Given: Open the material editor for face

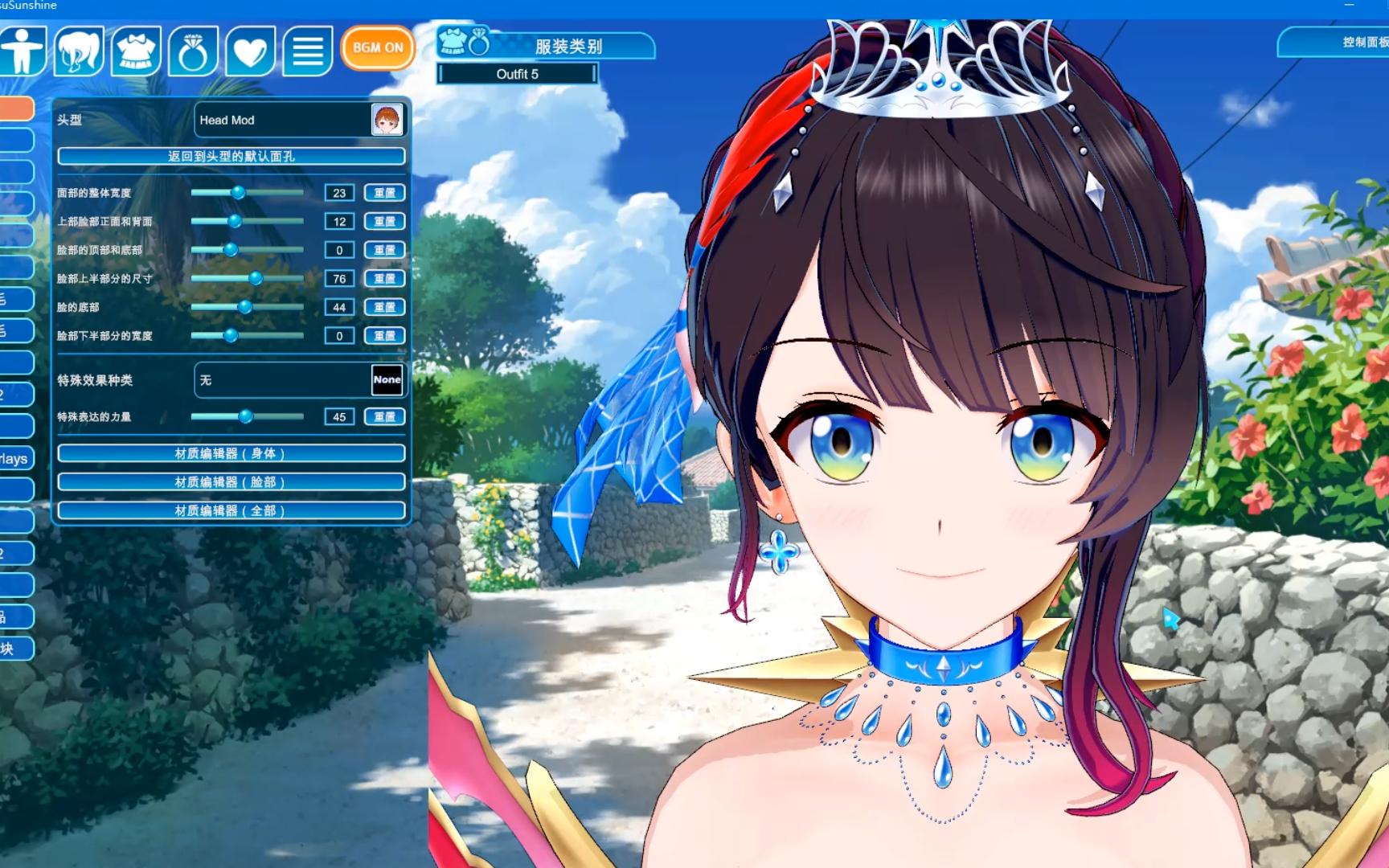Looking at the screenshot, I should [x=231, y=482].
